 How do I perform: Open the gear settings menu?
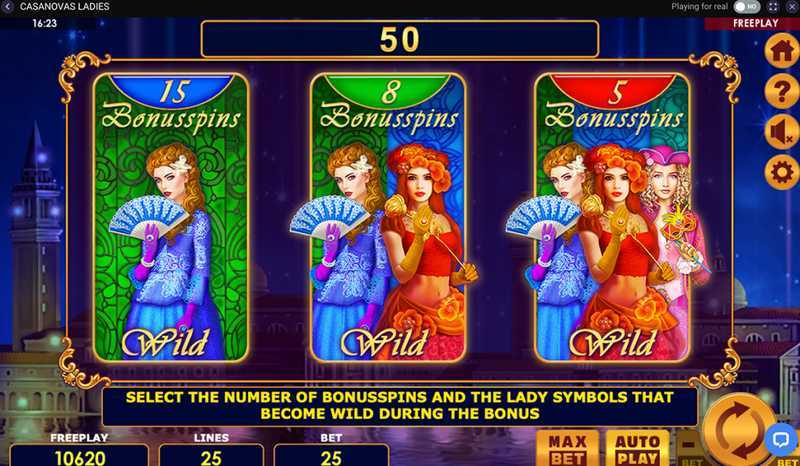pyautogui.click(x=781, y=172)
